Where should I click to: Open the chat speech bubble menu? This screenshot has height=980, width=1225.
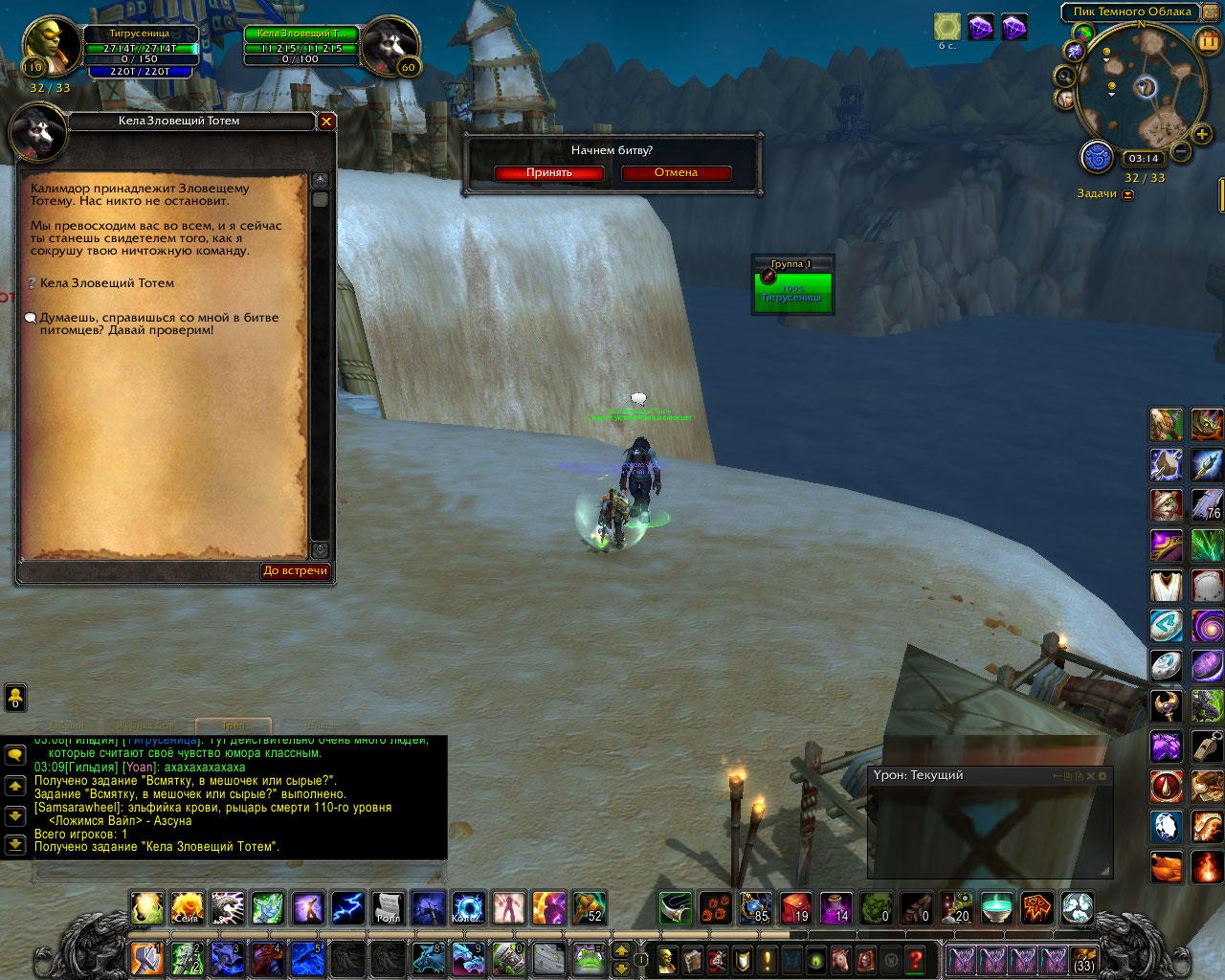(x=15, y=755)
